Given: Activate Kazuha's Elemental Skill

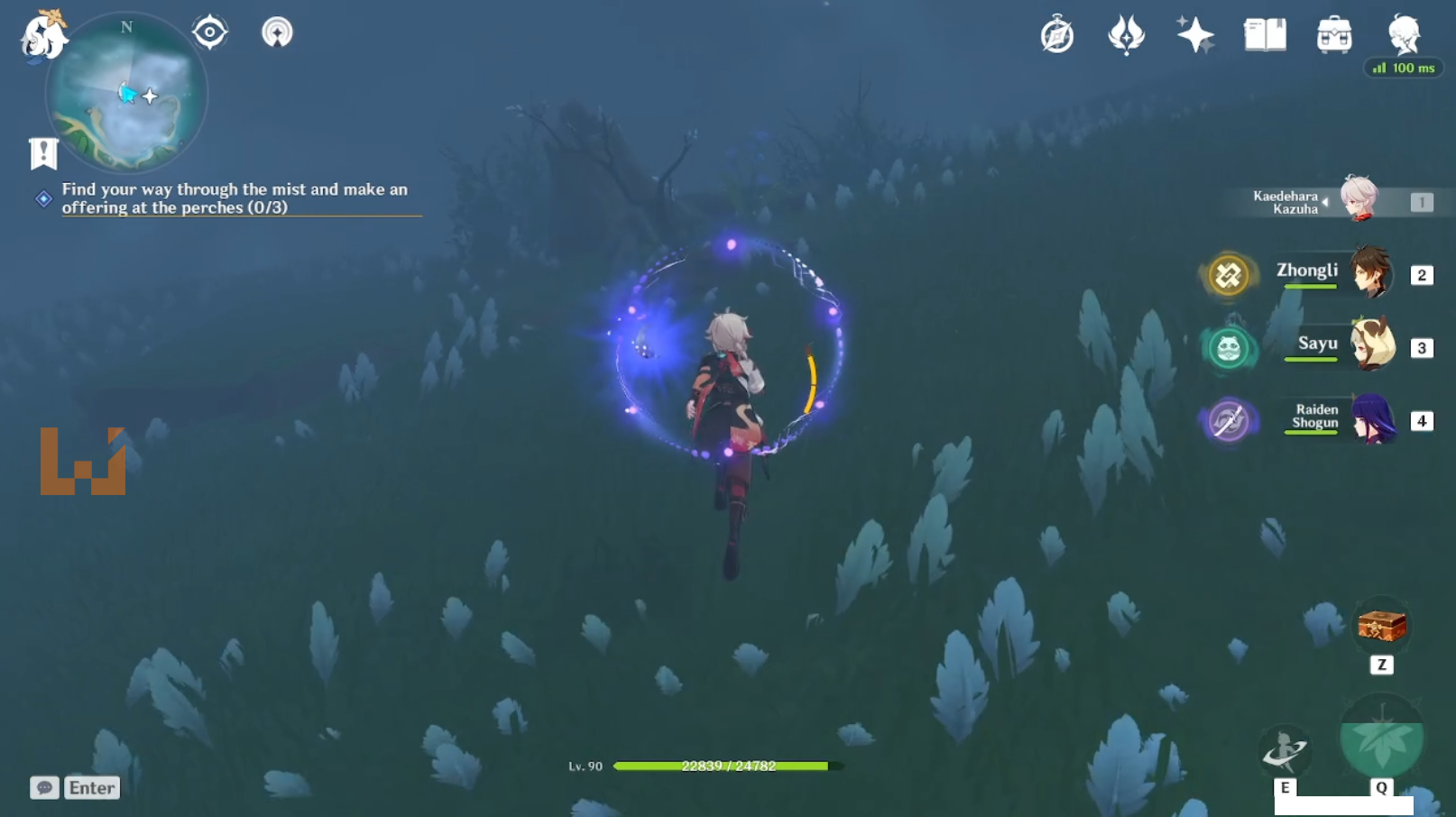Looking at the screenshot, I should pos(1285,750).
